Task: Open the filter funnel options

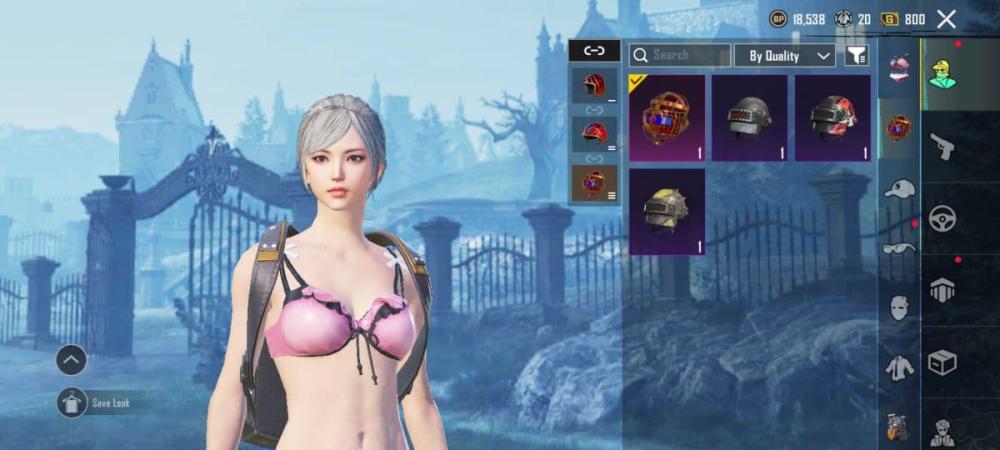Action: (x=857, y=56)
